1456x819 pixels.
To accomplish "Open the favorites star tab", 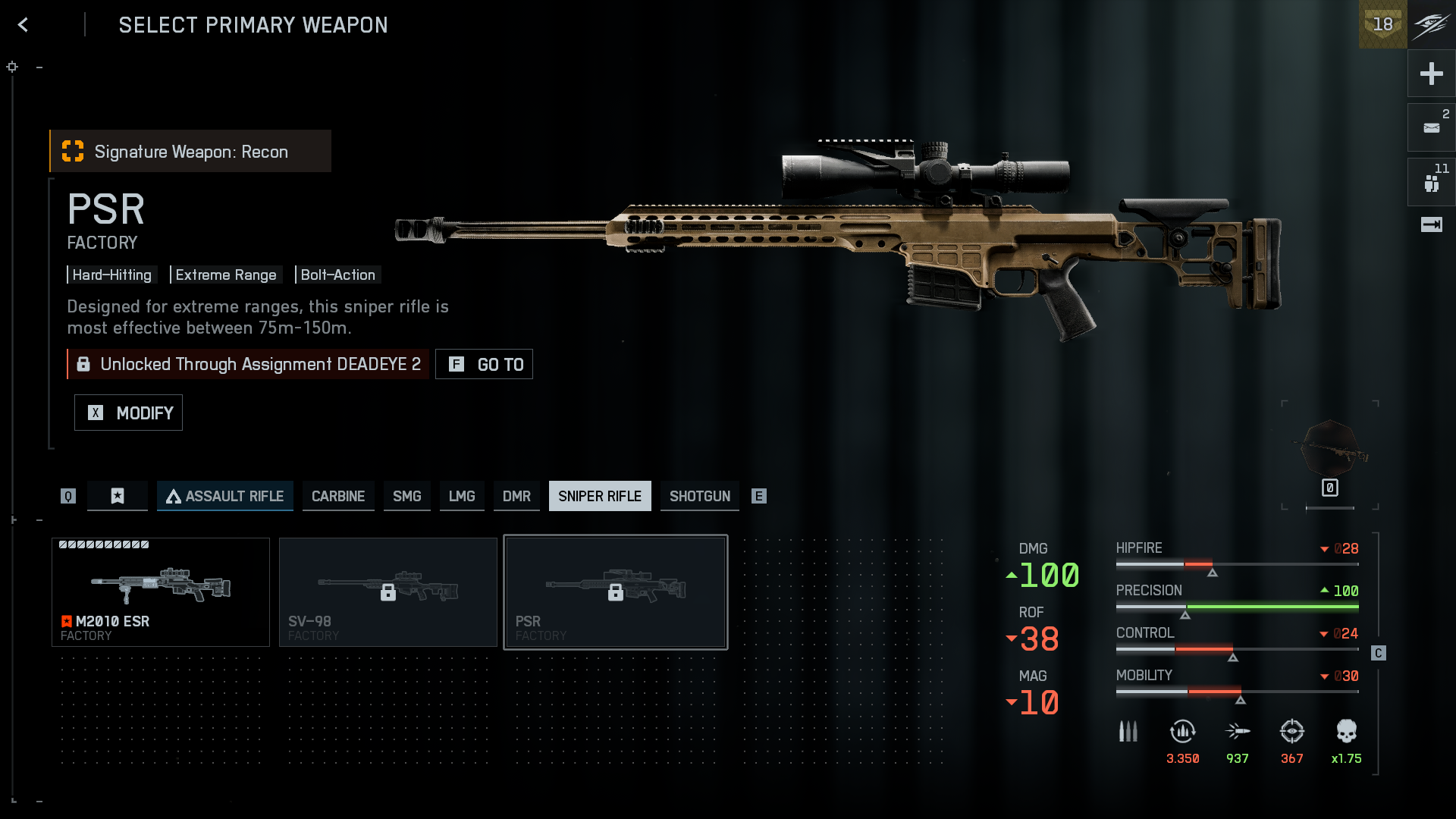I will pyautogui.click(x=118, y=496).
